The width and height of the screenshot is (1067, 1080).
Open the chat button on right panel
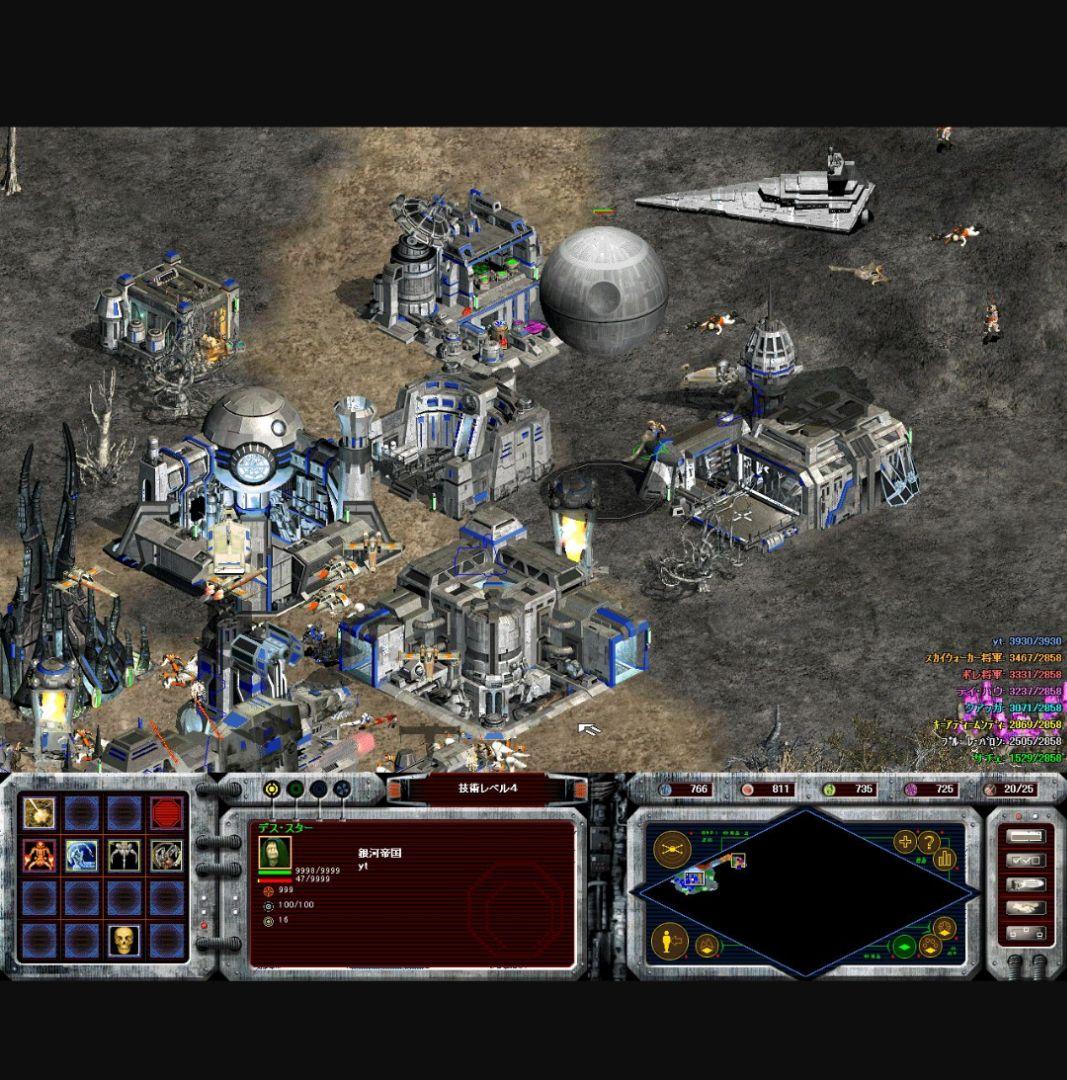[1026, 885]
